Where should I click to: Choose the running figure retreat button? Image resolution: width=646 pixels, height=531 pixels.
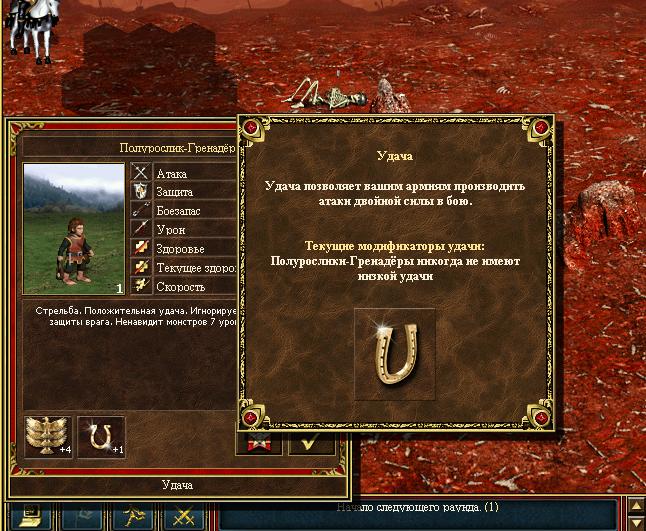(x=135, y=518)
